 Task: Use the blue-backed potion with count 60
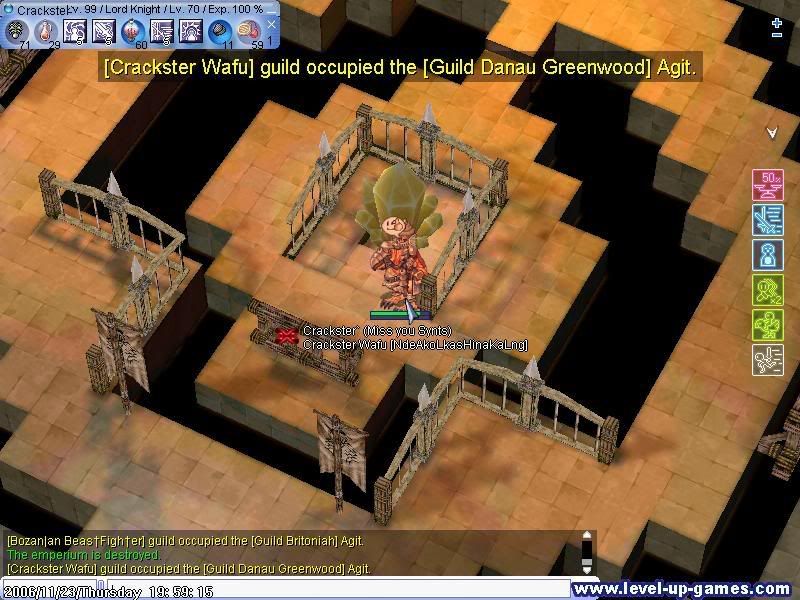tap(133, 32)
